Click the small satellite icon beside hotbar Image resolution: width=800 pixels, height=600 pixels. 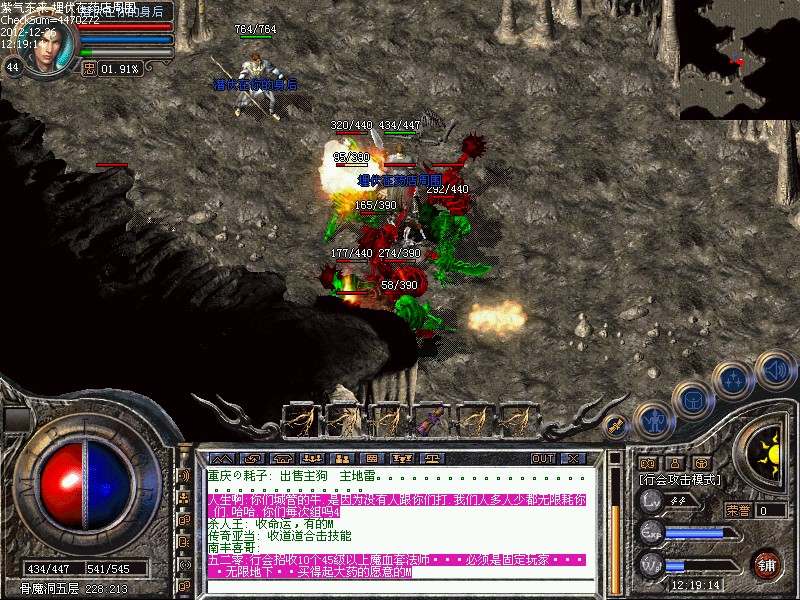point(617,424)
